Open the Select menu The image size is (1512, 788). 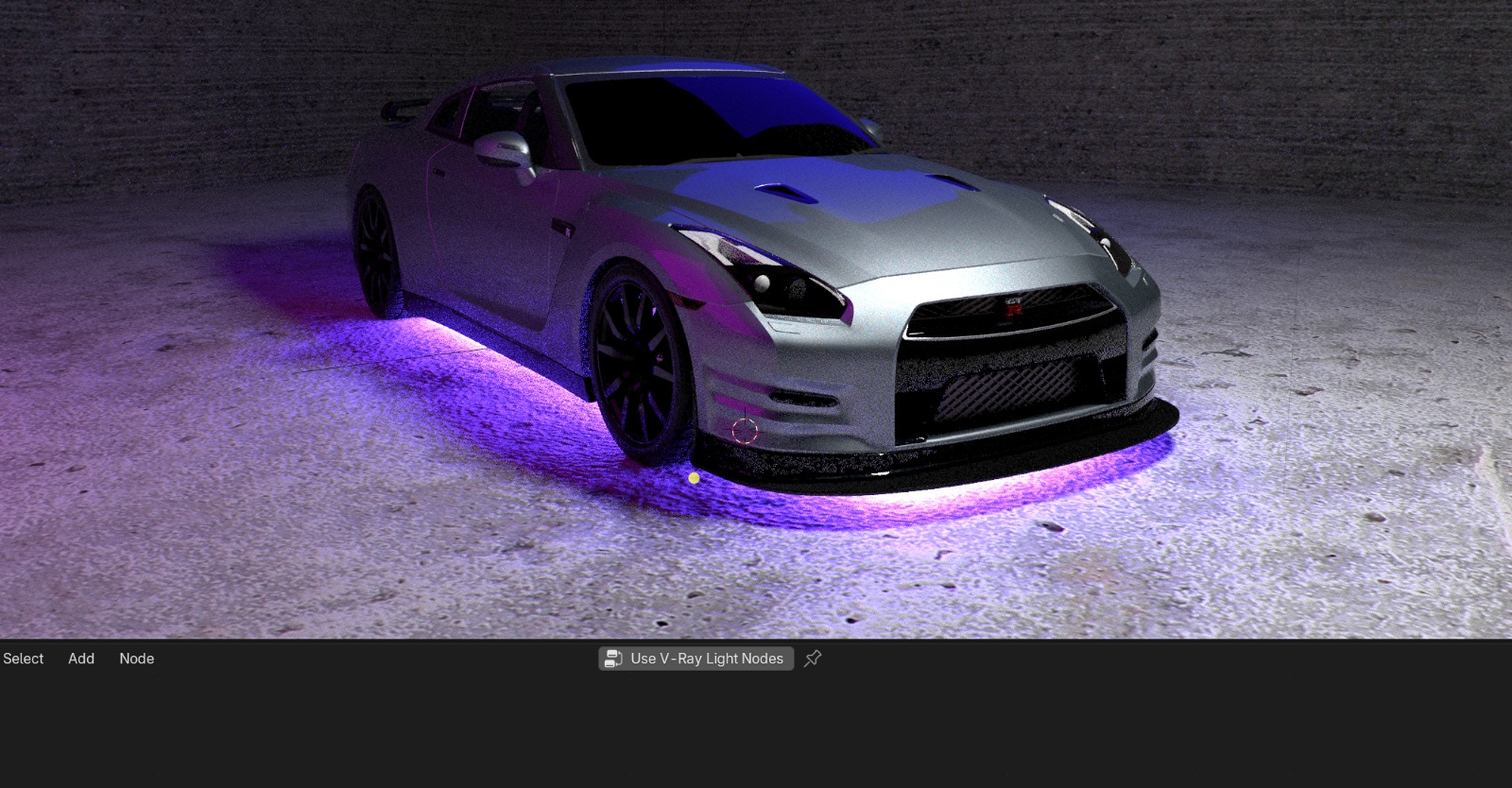pos(24,659)
